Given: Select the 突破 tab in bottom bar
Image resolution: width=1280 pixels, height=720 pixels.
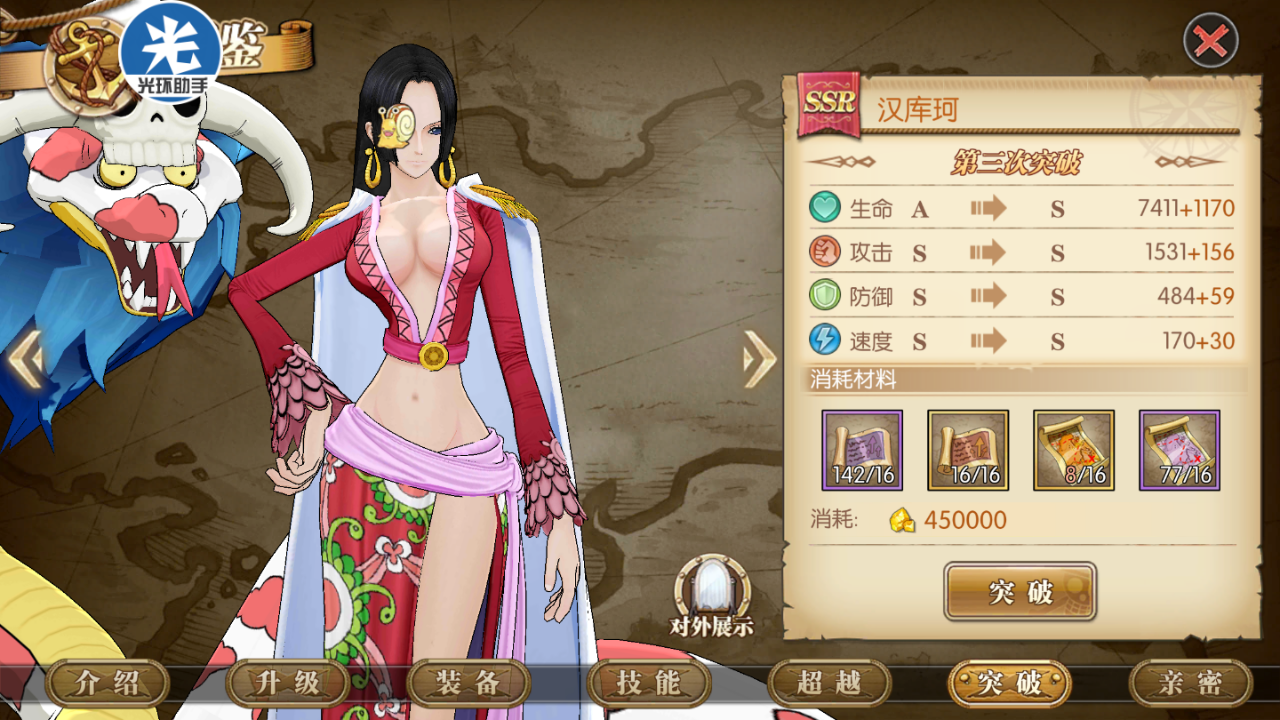Looking at the screenshot, I should 1009,684.
